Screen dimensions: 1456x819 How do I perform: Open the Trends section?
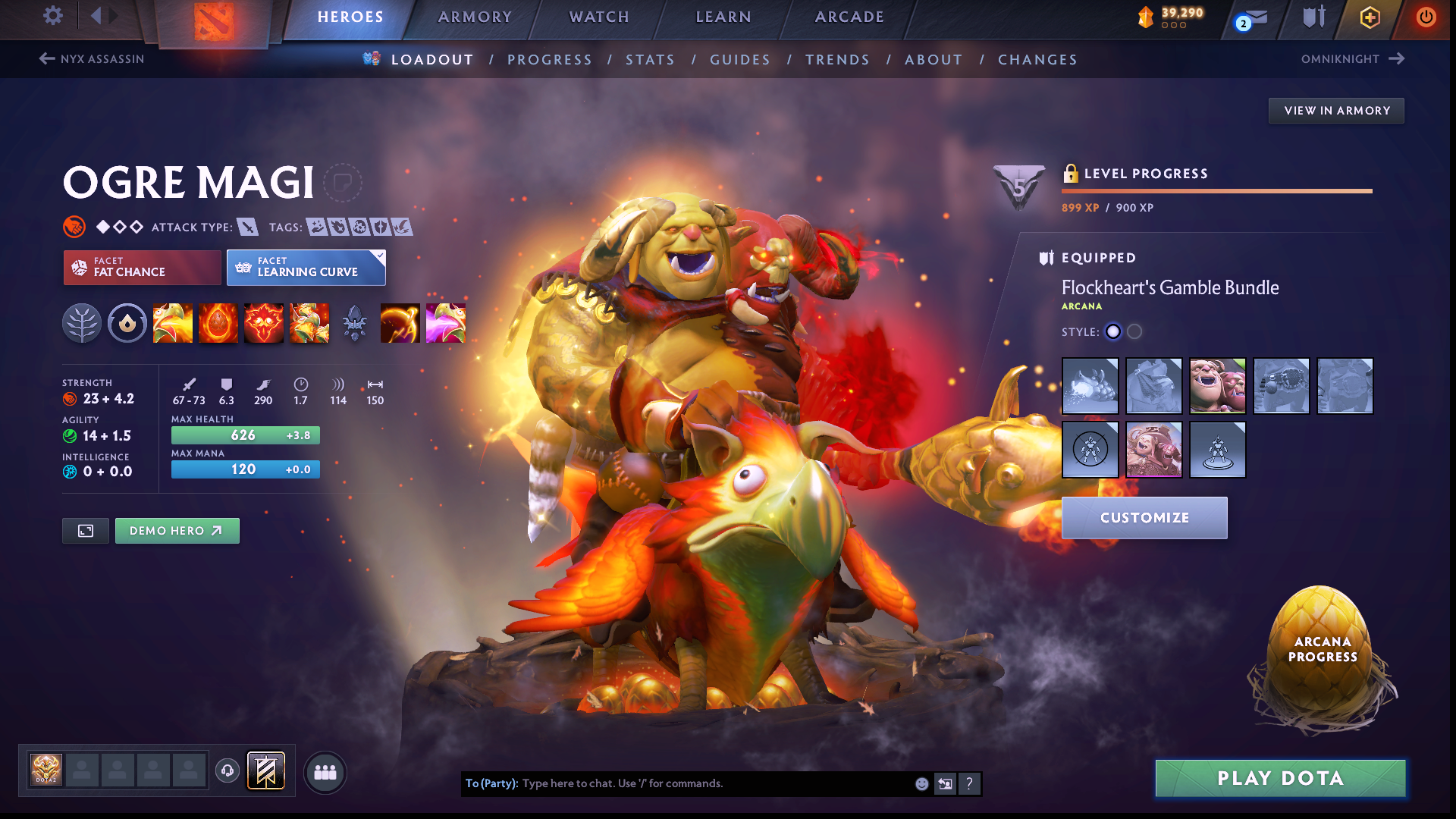pos(837,60)
